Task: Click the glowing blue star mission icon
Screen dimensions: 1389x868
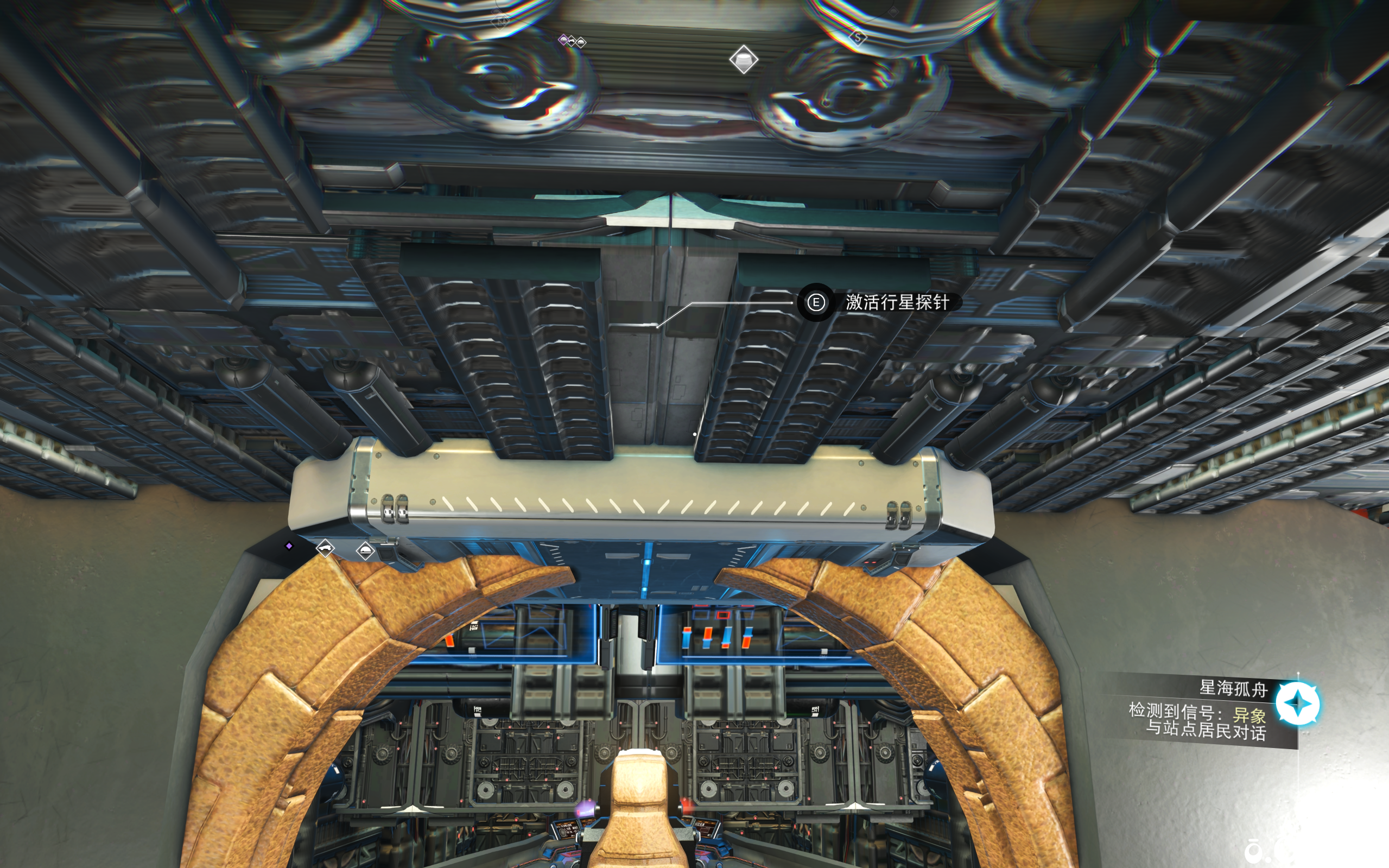Action: click(x=1297, y=704)
